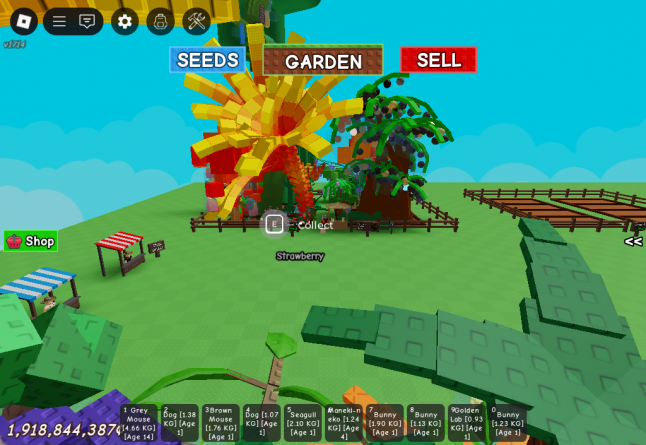Equip the Seagull in slot 5
646x445 pixels.
[x=303, y=423]
